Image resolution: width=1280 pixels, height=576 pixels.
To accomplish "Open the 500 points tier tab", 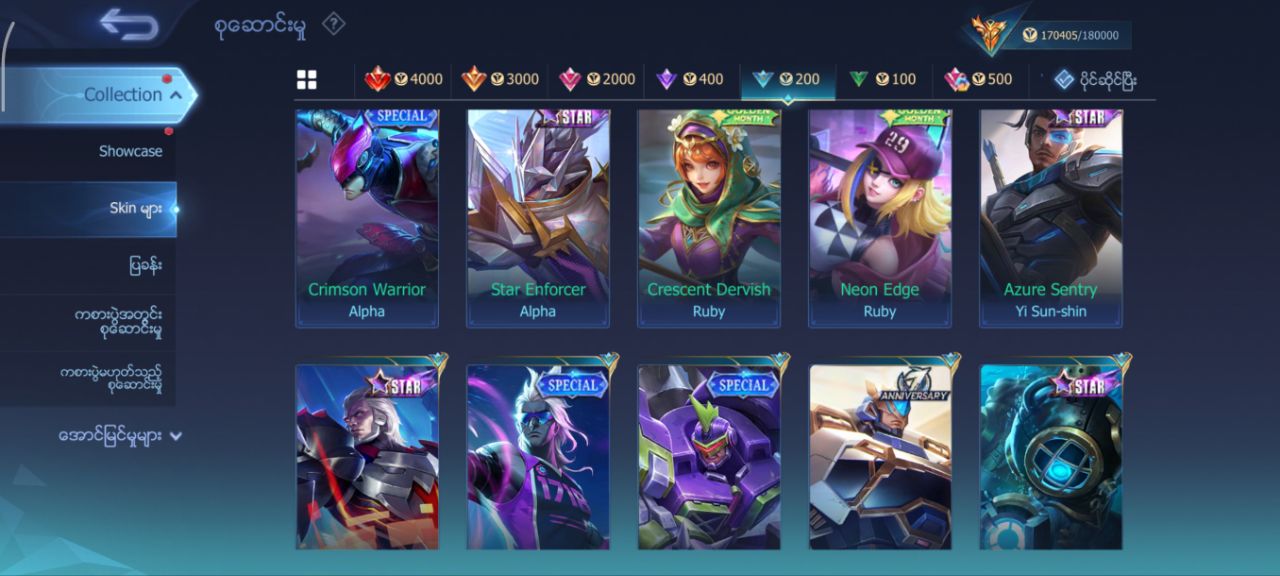I will pyautogui.click(x=978, y=80).
